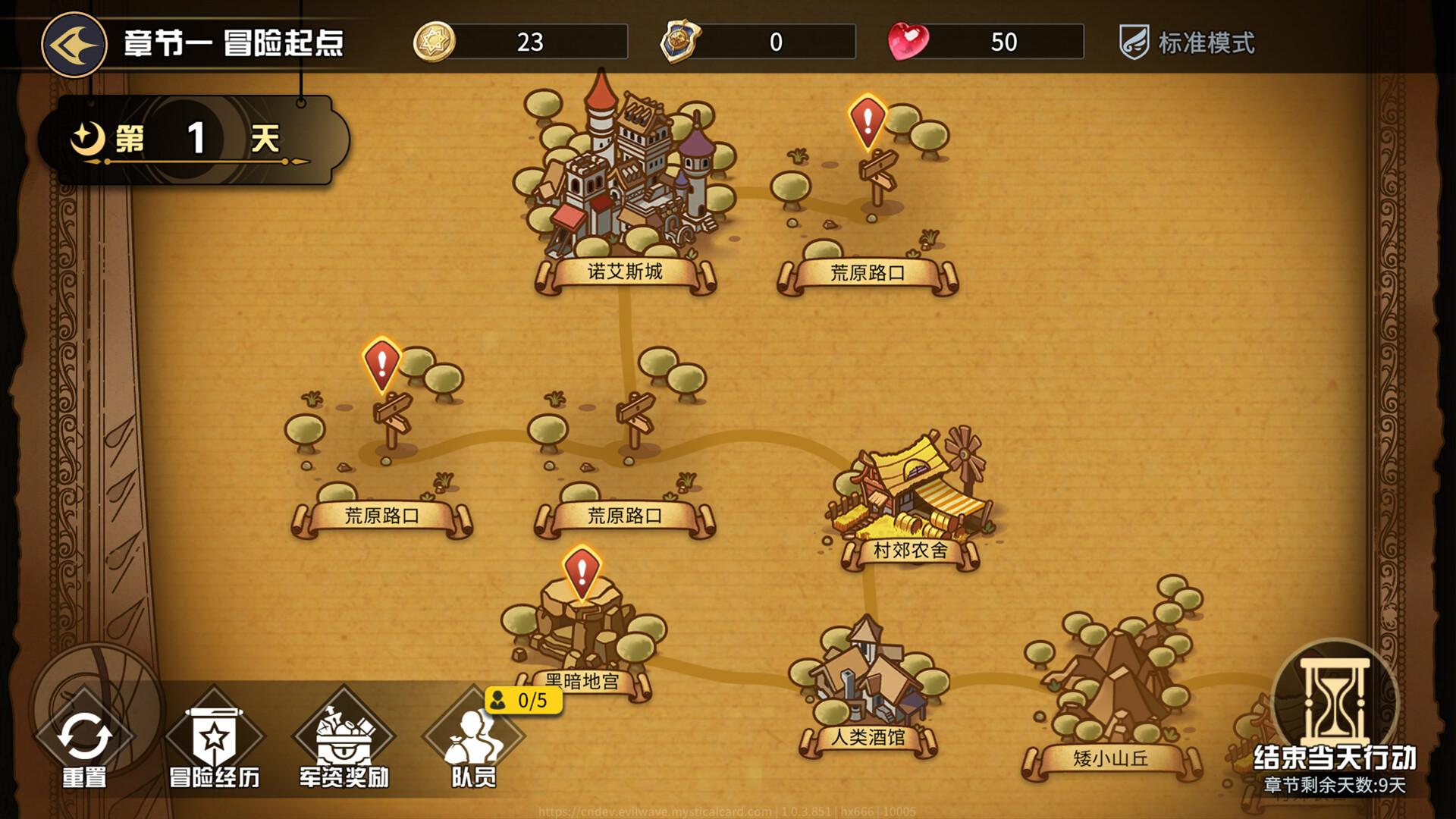This screenshot has height=819, width=1456.
Task: Select the exclamation marker at top 荒原路口
Action: tap(866, 121)
